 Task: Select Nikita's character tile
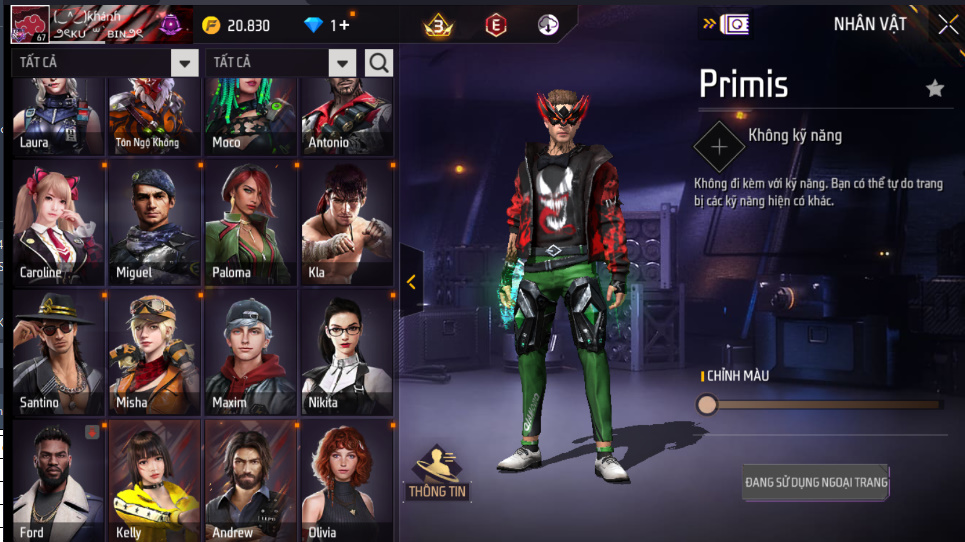pos(346,352)
